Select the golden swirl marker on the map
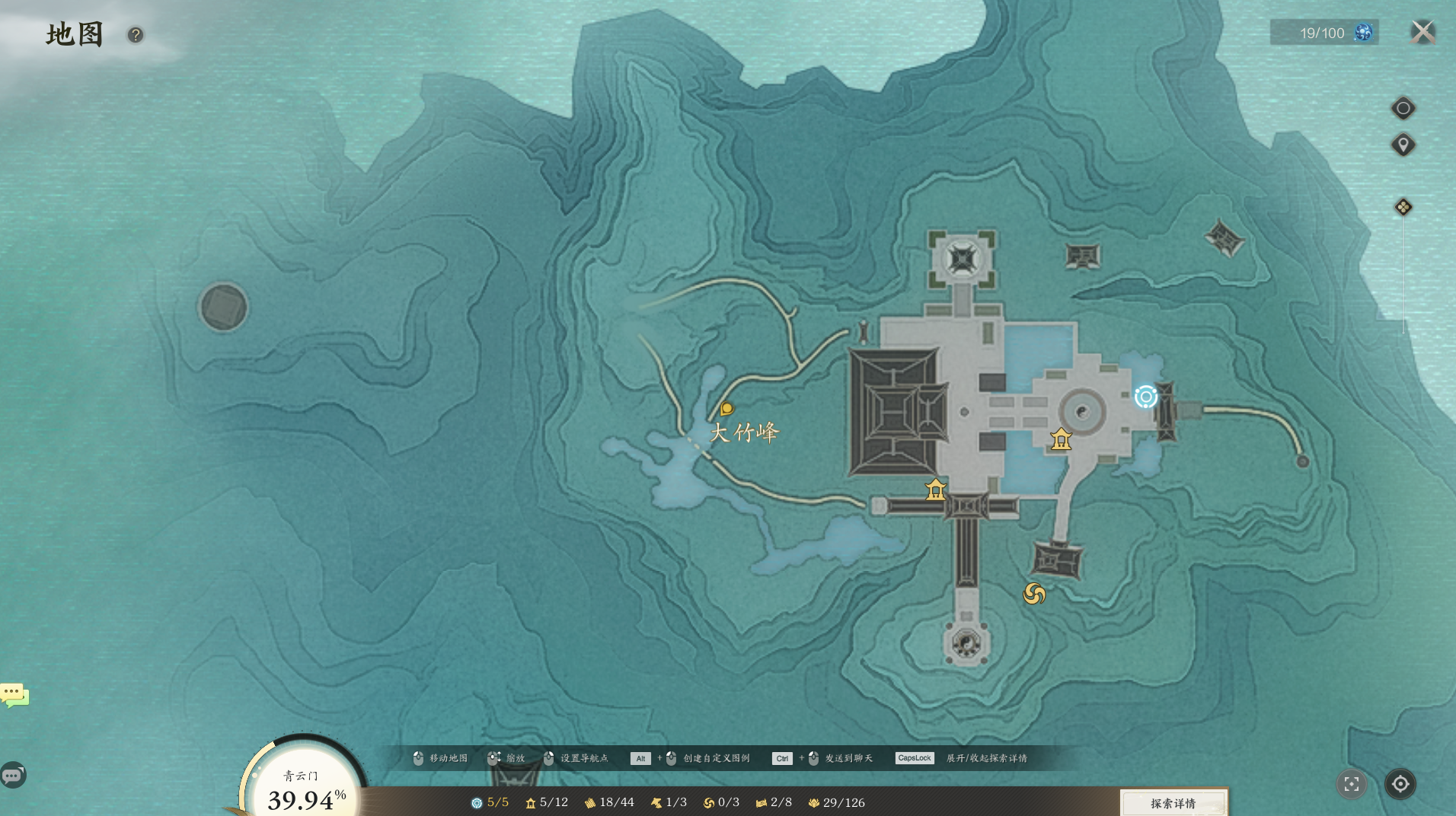Viewport: 1456px width, 816px height. (1034, 594)
